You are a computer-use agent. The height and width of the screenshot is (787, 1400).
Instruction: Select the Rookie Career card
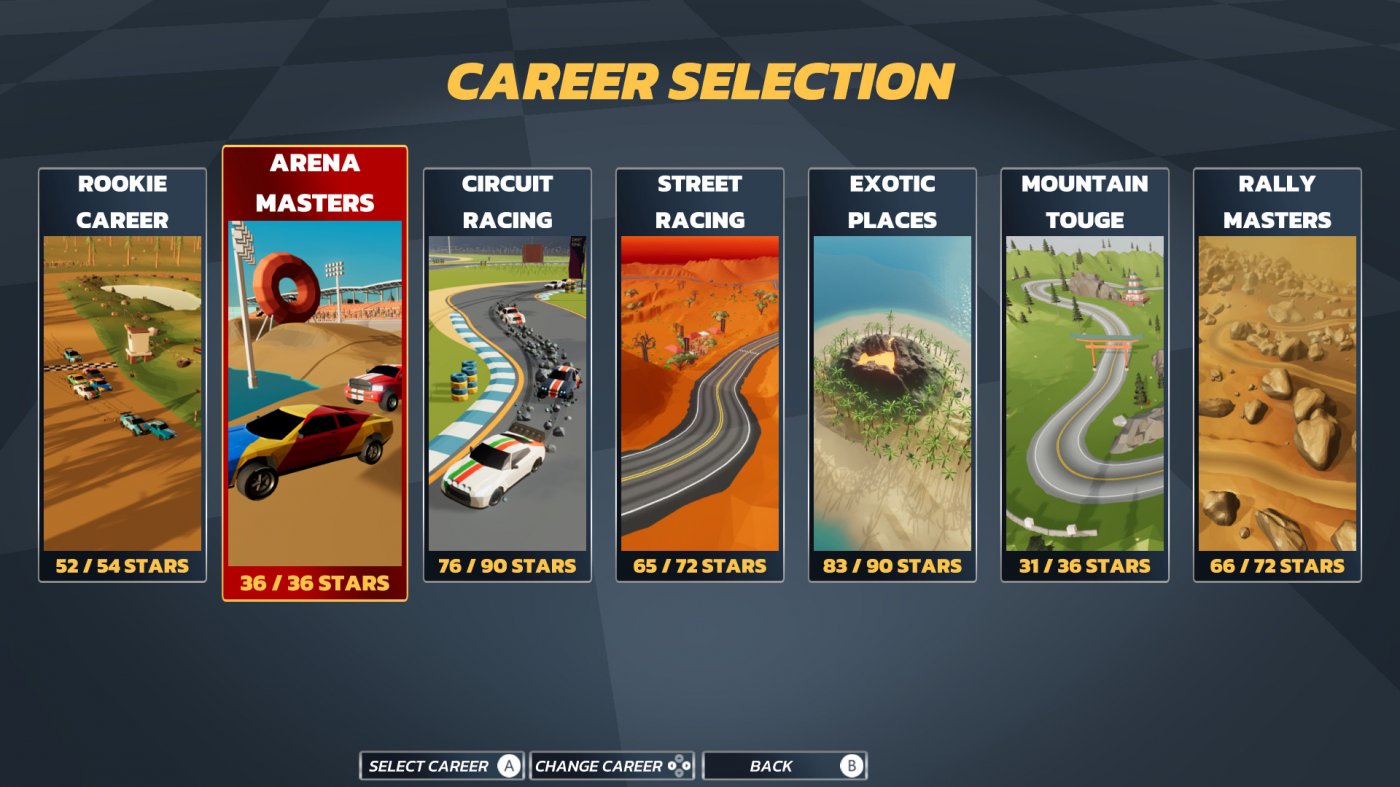(x=122, y=380)
